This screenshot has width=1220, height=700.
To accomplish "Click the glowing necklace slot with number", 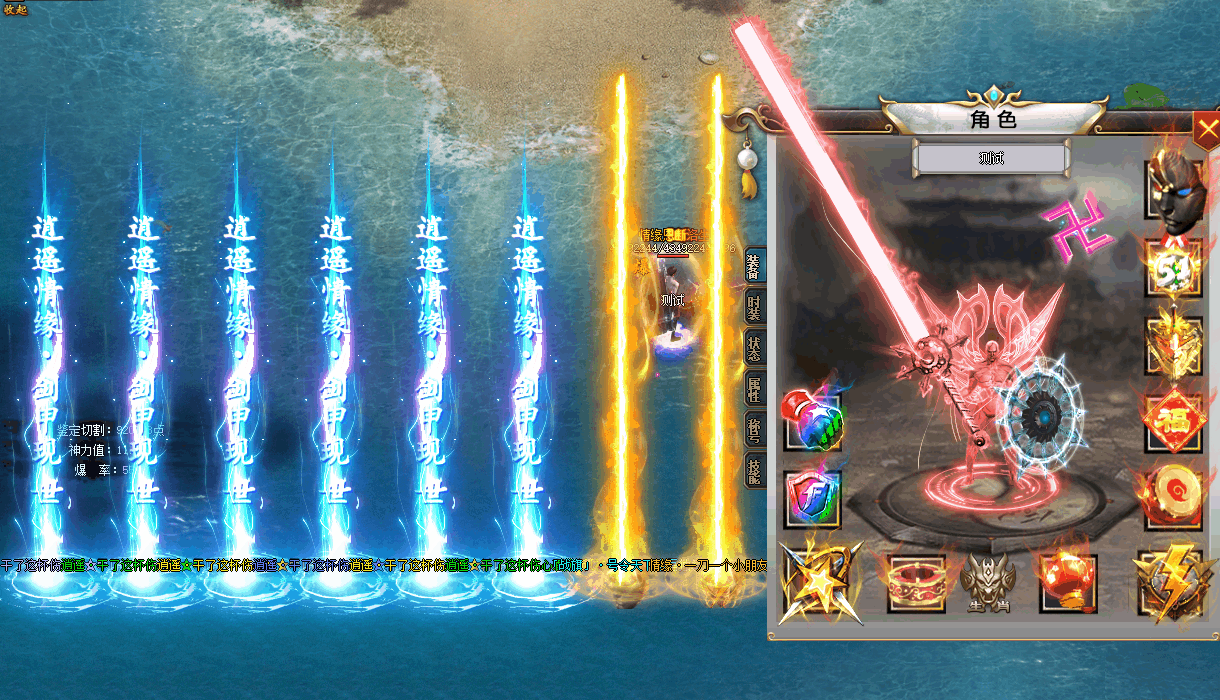I will coord(1174,268).
